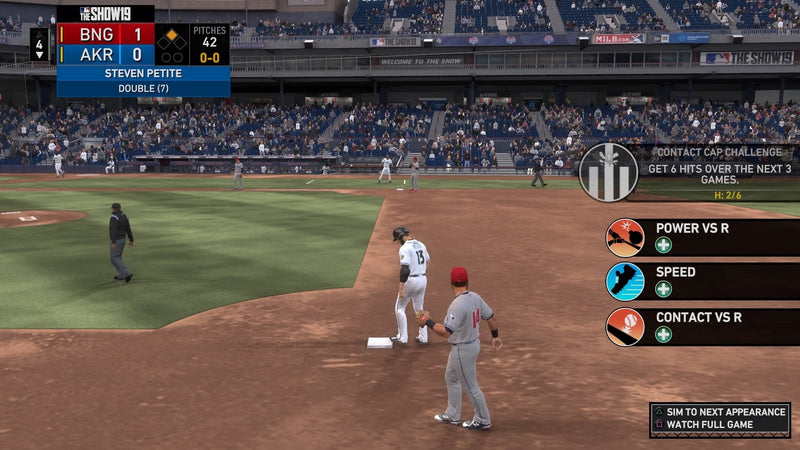This screenshot has width=800, height=450.
Task: Select the Contact vs R attribute boost
Action: 700,327
